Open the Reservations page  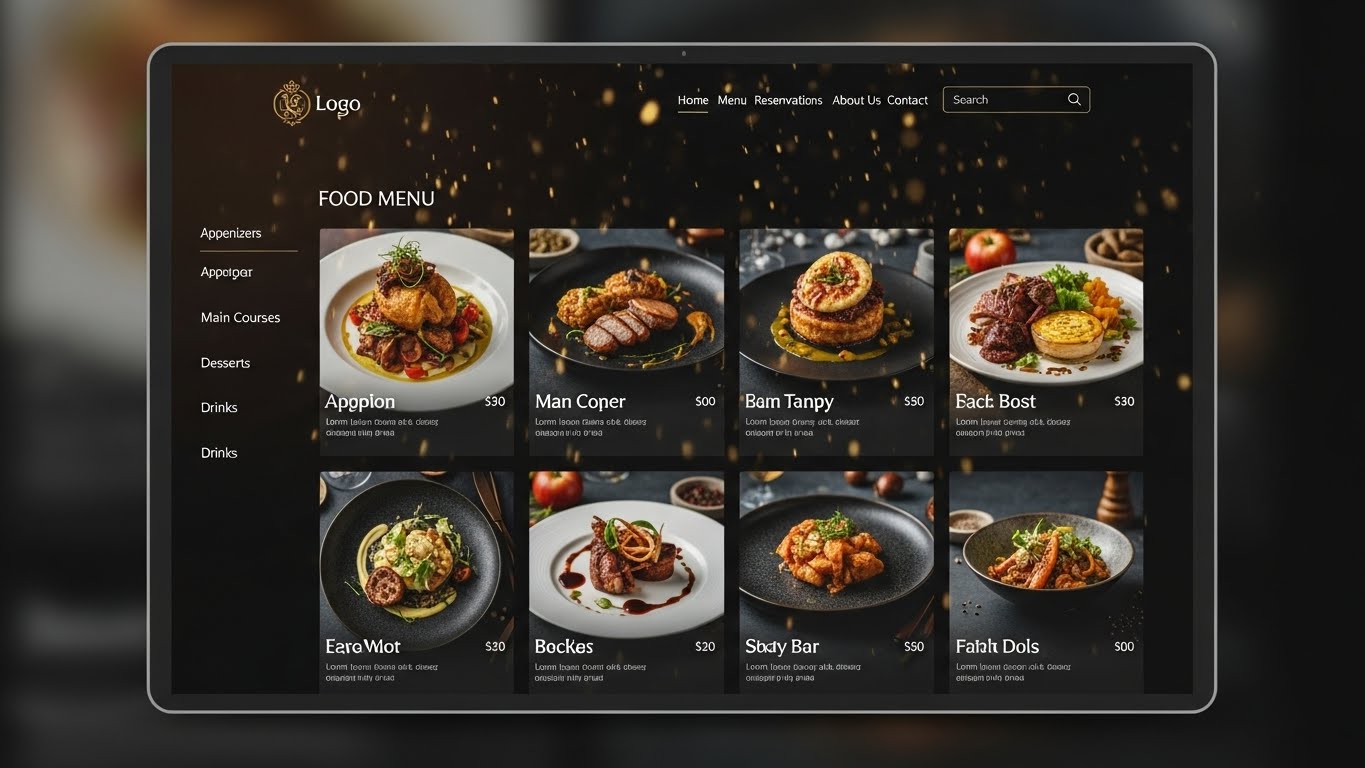pos(788,100)
